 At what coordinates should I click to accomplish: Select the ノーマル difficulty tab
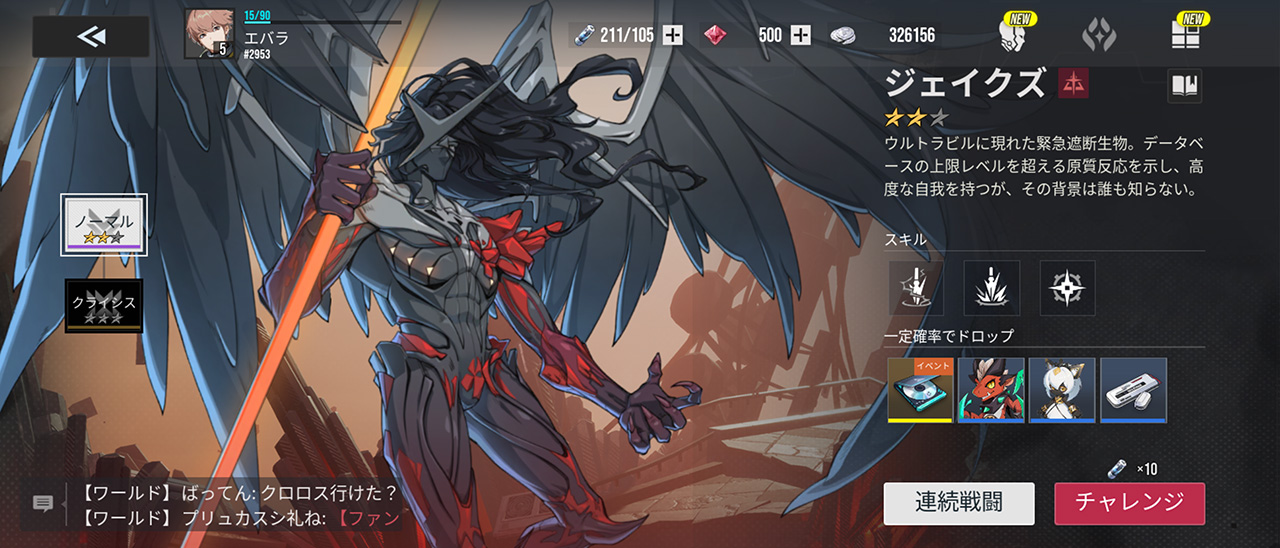click(x=104, y=225)
